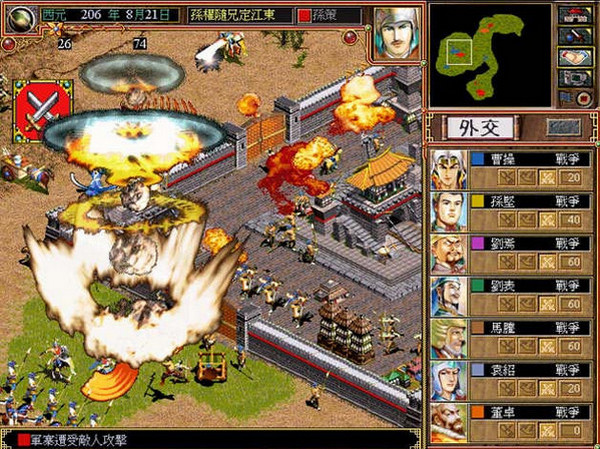Select the 袁紹 portrait

pyautogui.click(x=448, y=380)
